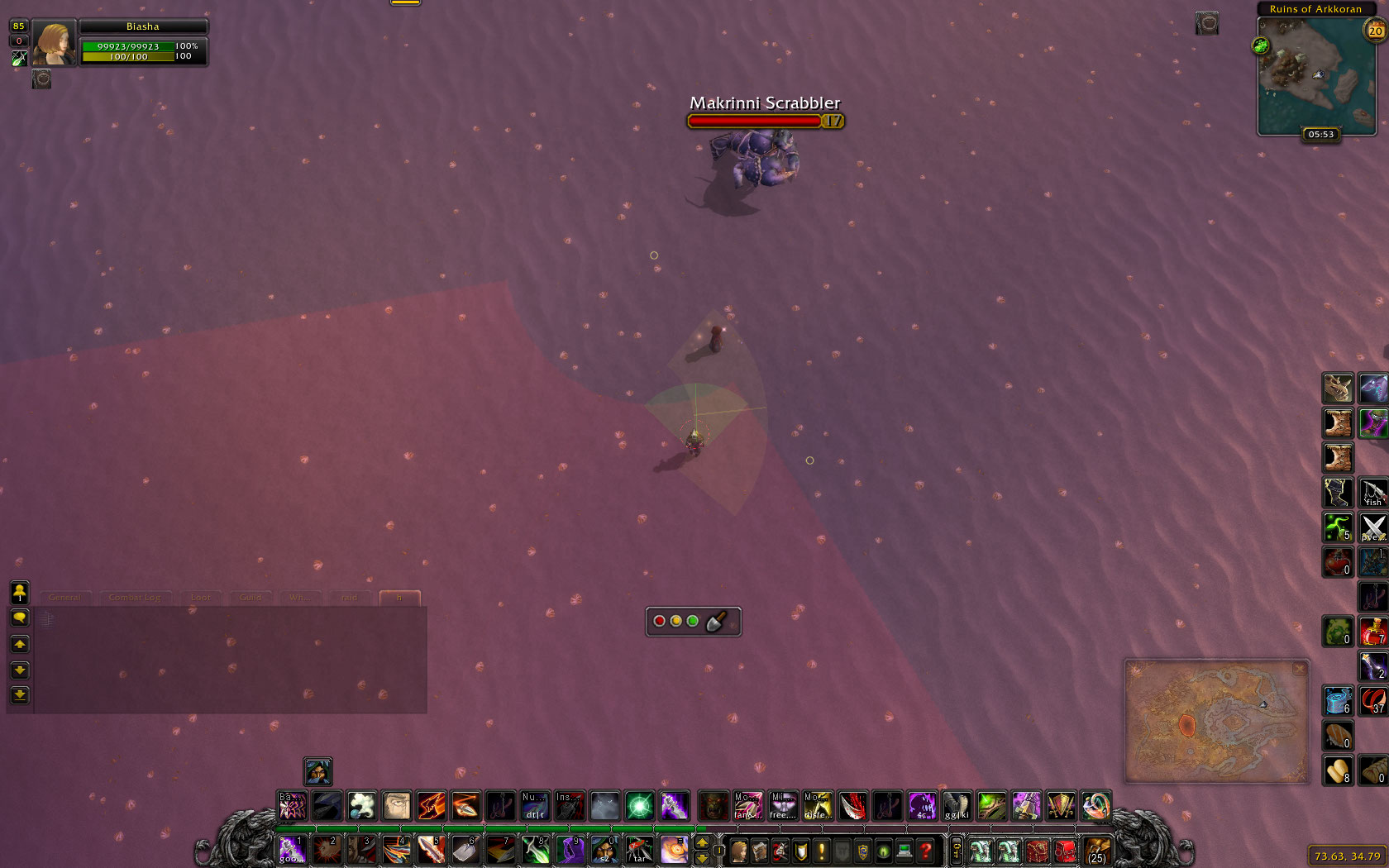
Task: Open the General chat tab
Action: [64, 598]
